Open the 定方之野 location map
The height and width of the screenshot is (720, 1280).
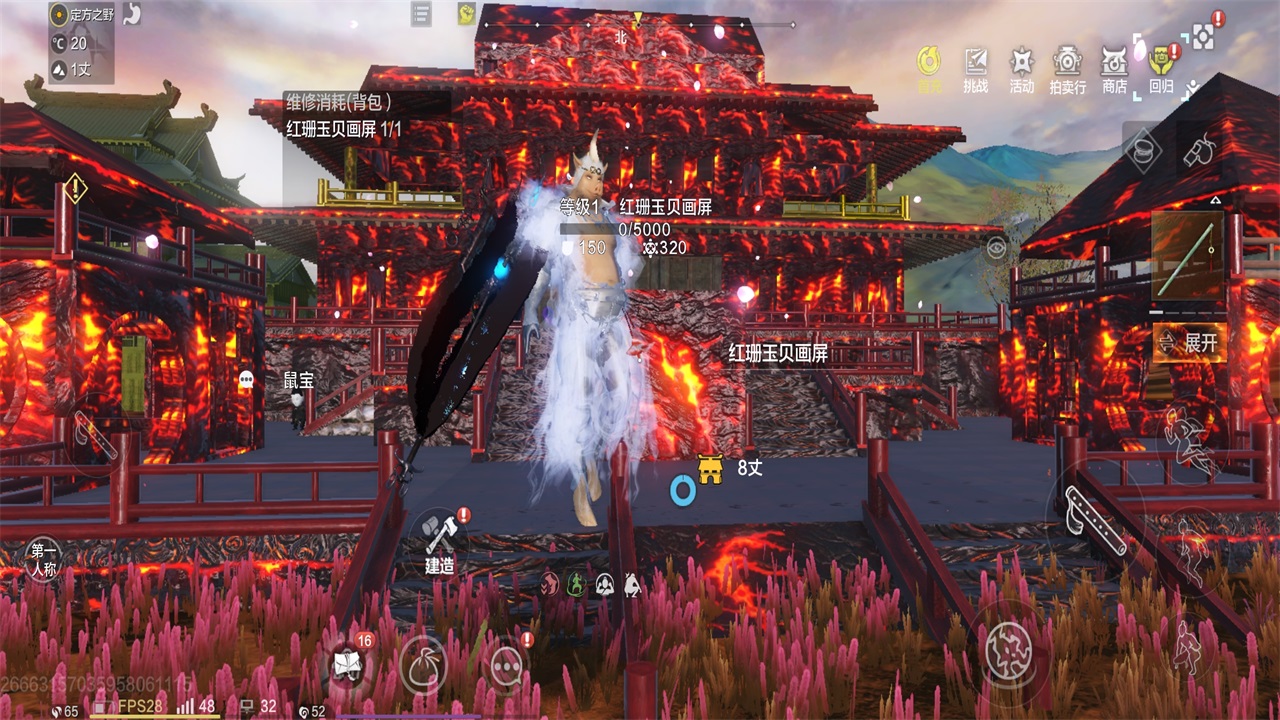click(81, 14)
